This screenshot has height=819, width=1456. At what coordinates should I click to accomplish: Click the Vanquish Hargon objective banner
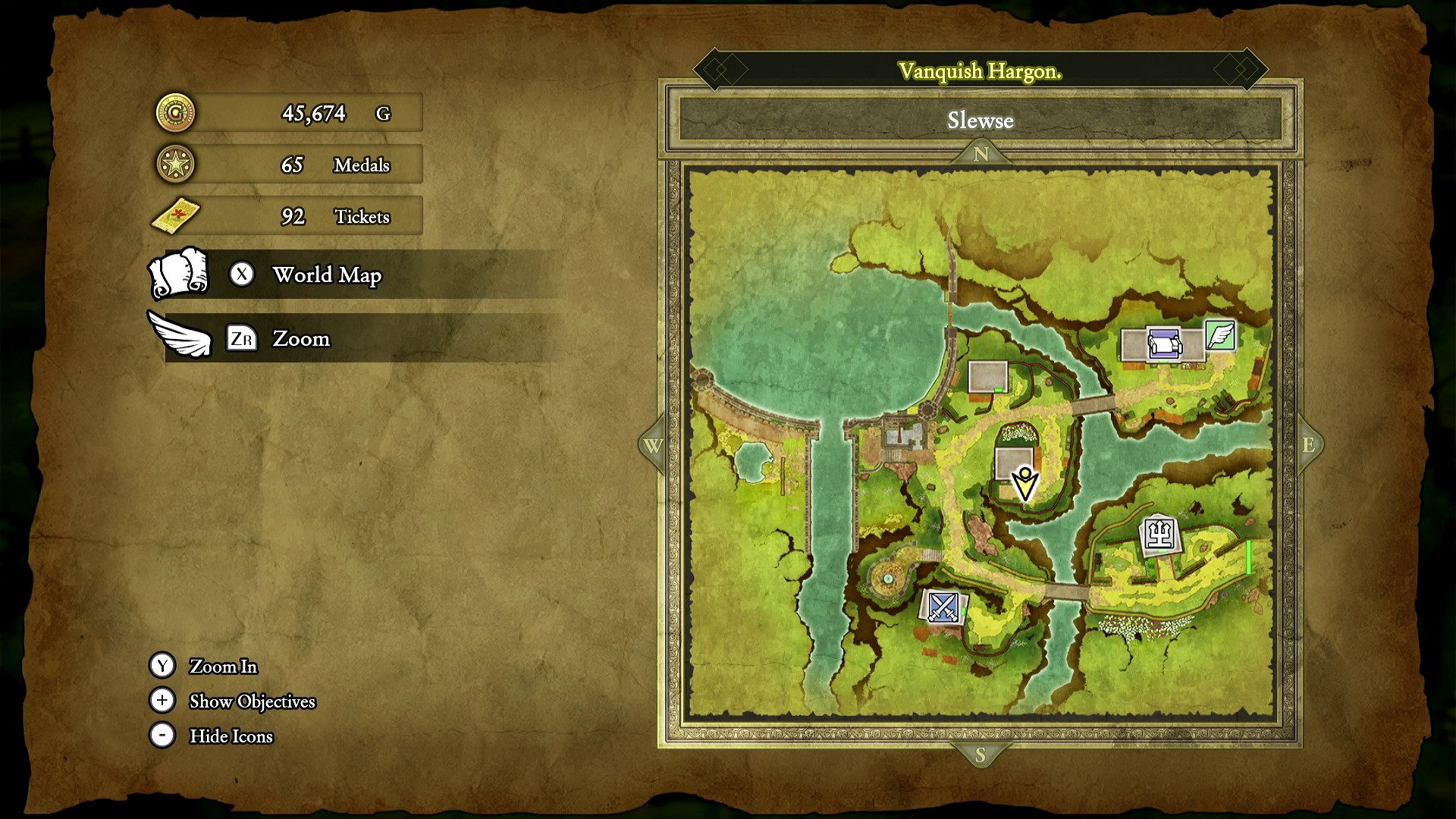click(980, 71)
